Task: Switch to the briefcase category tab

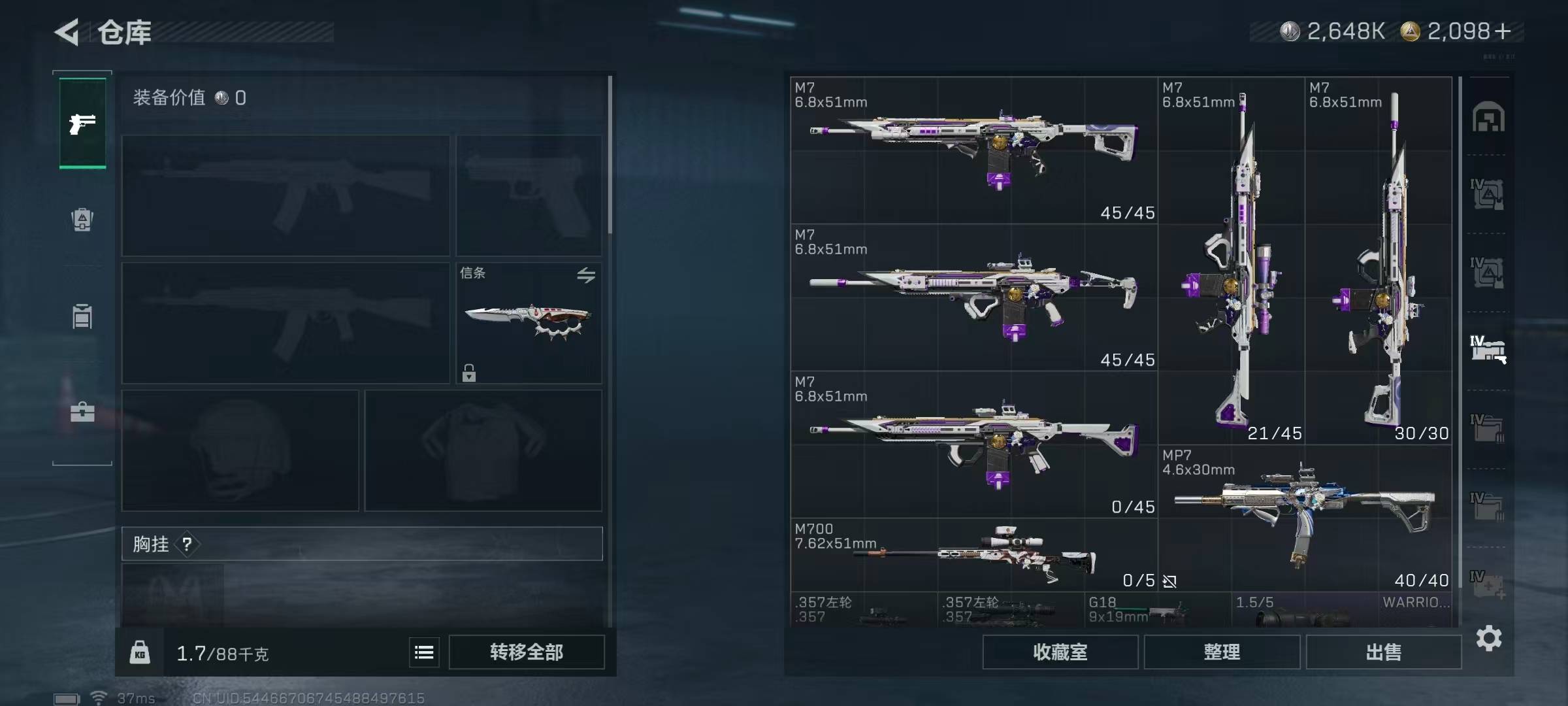Action: coord(82,412)
